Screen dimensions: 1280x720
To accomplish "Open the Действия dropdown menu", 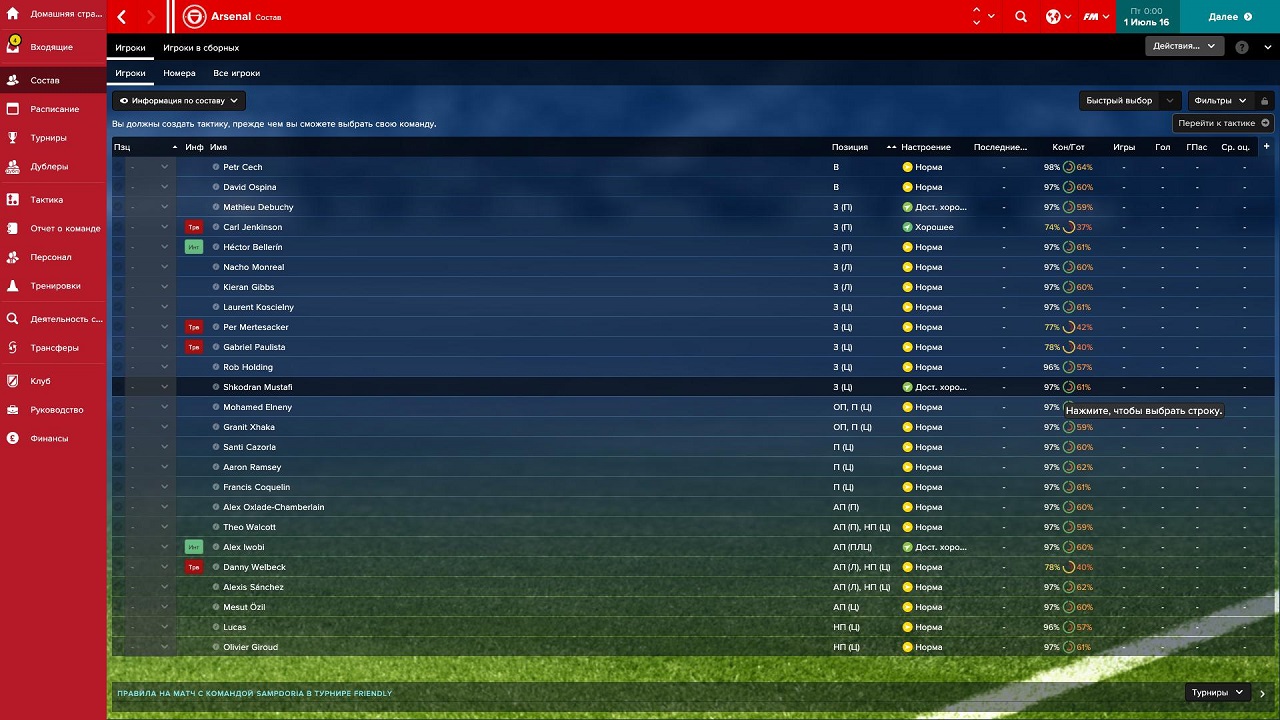I will pyautogui.click(x=1184, y=46).
